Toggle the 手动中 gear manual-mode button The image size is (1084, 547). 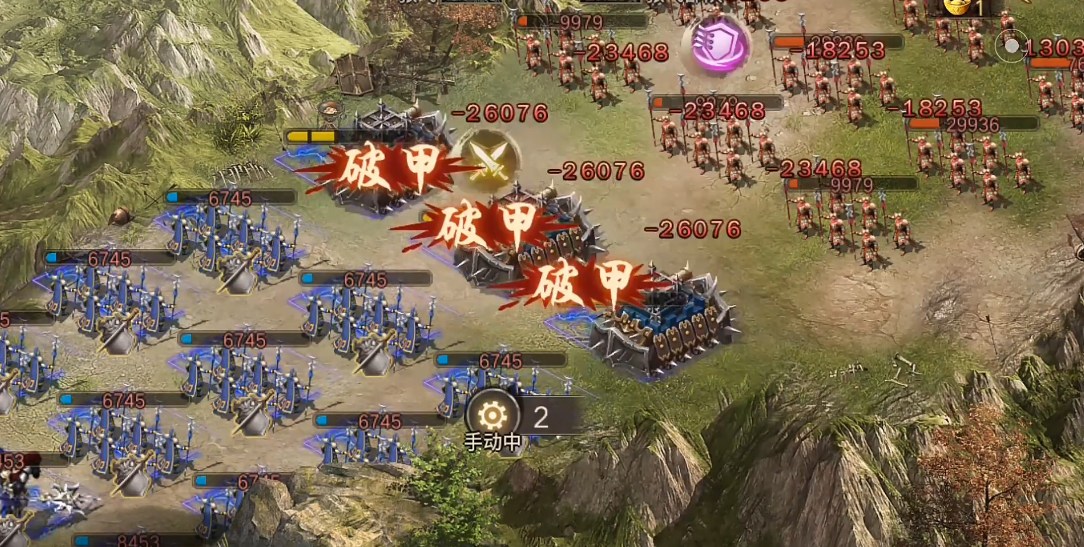pos(492,416)
